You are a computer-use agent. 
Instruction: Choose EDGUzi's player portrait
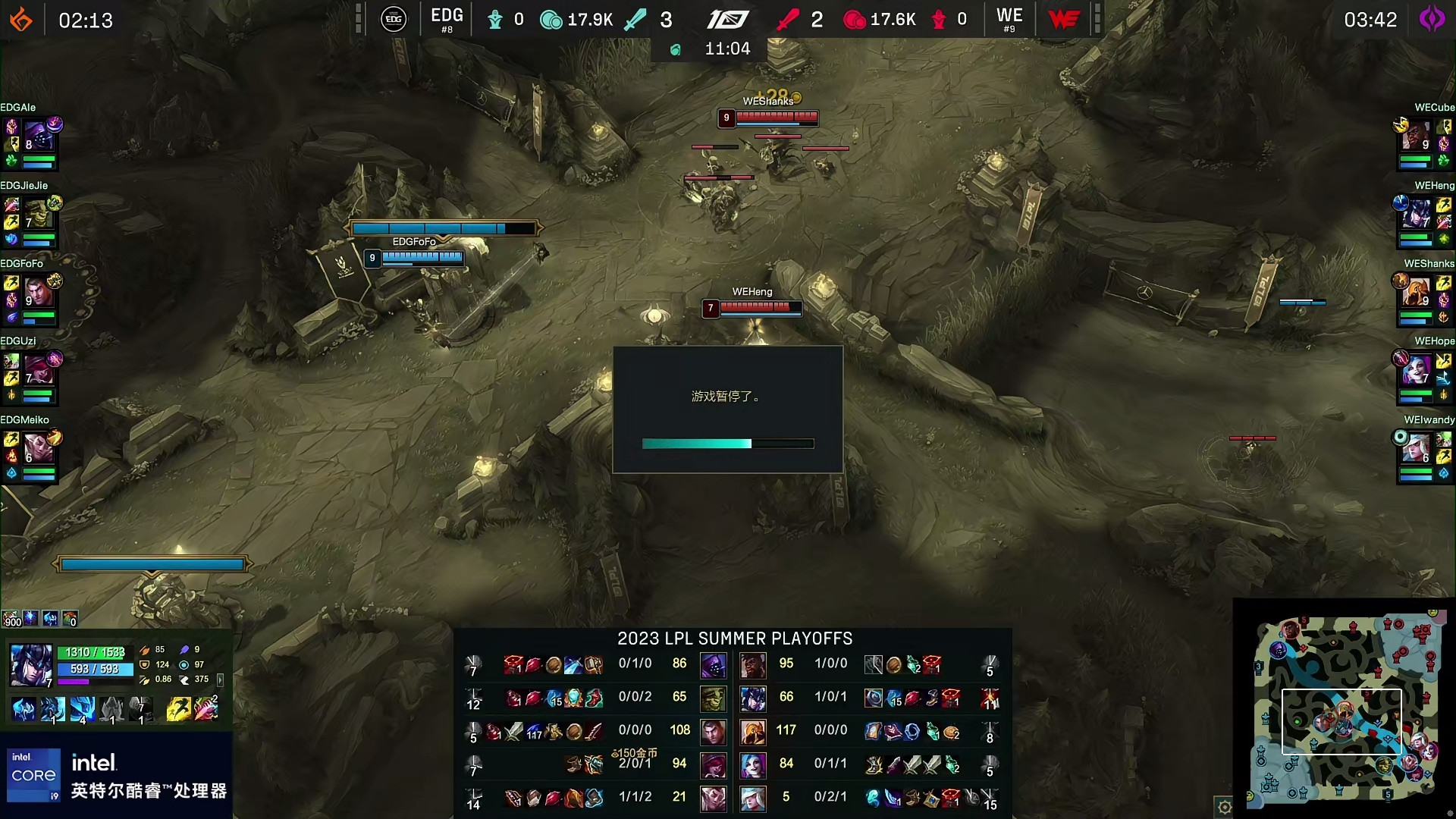pyautogui.click(x=36, y=371)
